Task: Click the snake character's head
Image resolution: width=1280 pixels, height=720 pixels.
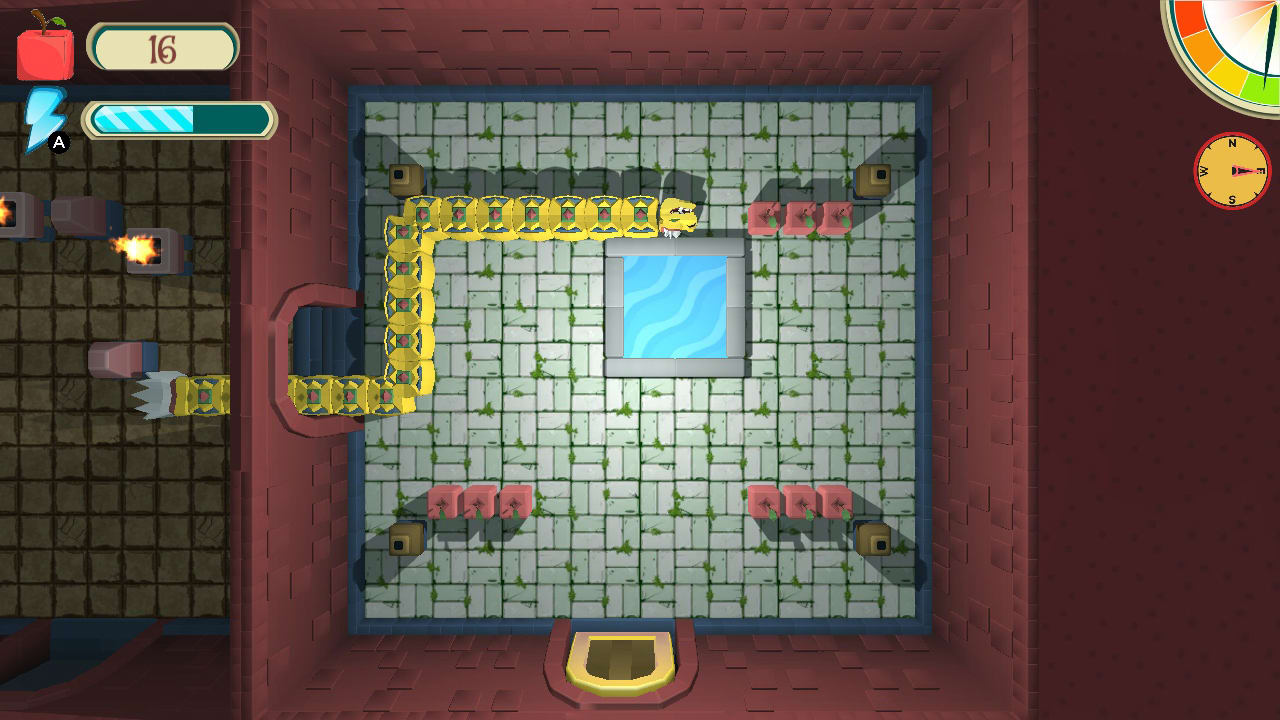Action: click(x=676, y=216)
